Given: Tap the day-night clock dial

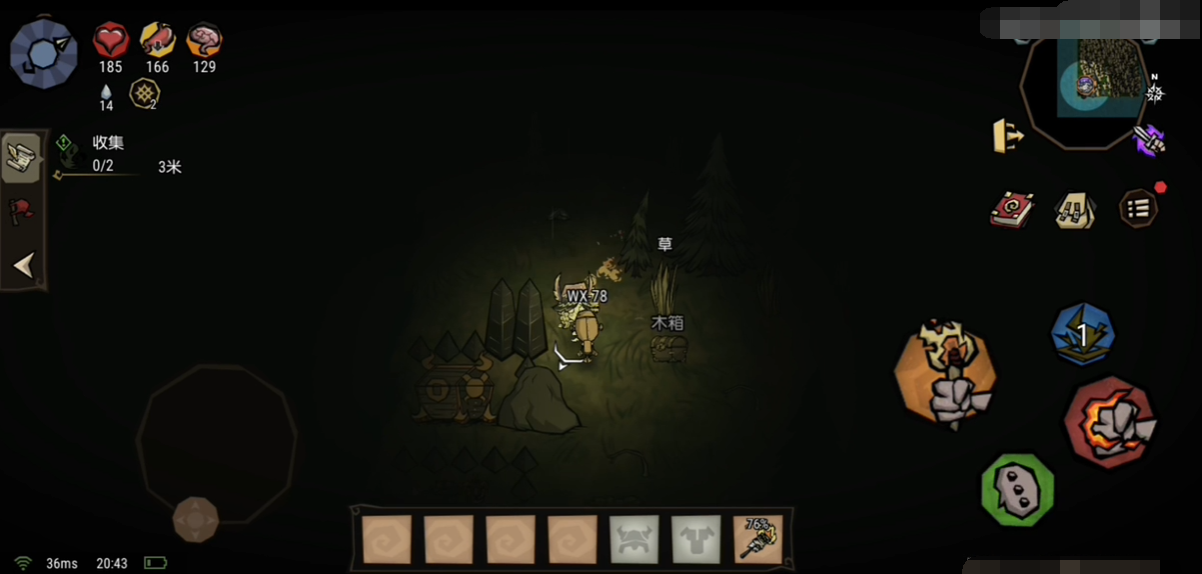Looking at the screenshot, I should 43,53.
